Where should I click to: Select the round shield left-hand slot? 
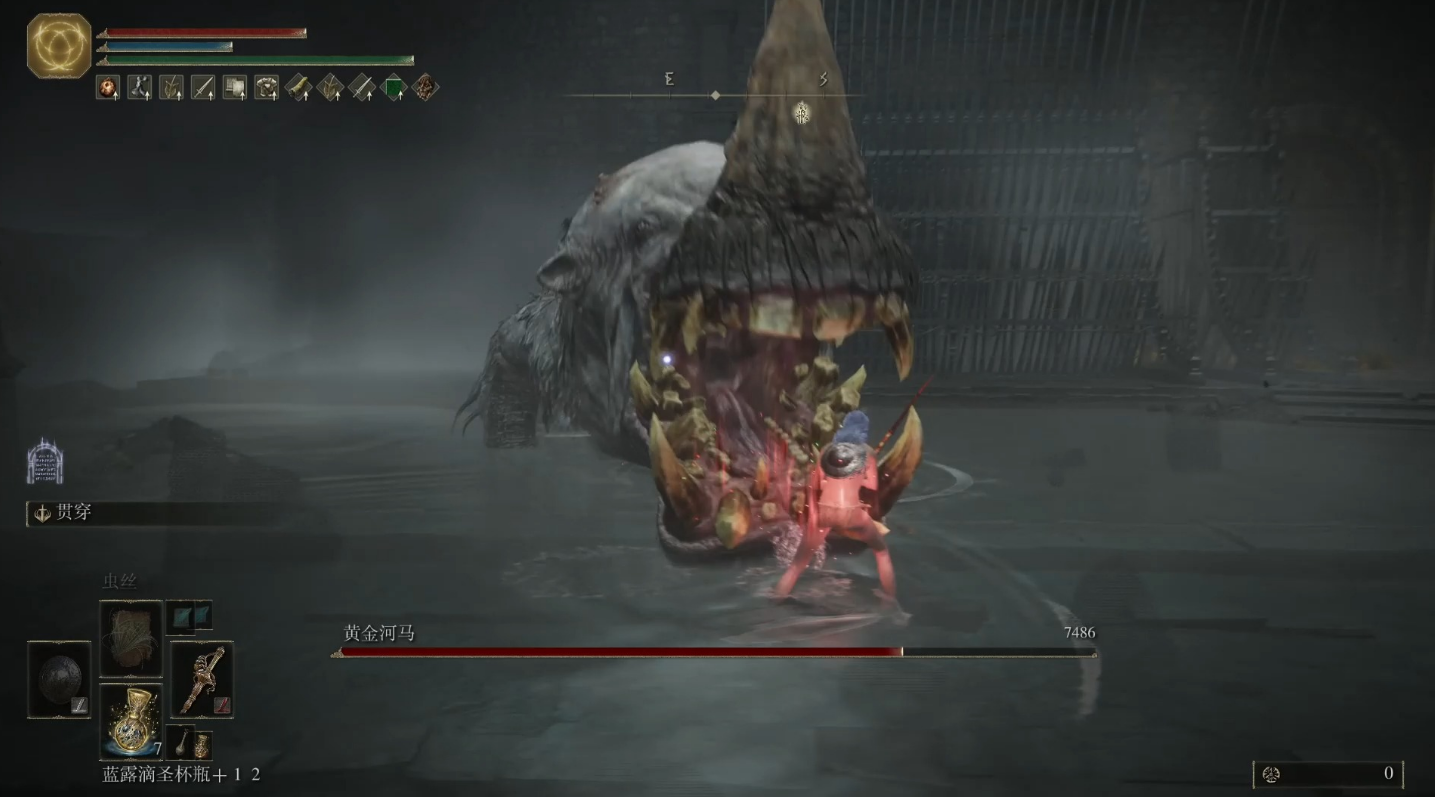click(59, 679)
